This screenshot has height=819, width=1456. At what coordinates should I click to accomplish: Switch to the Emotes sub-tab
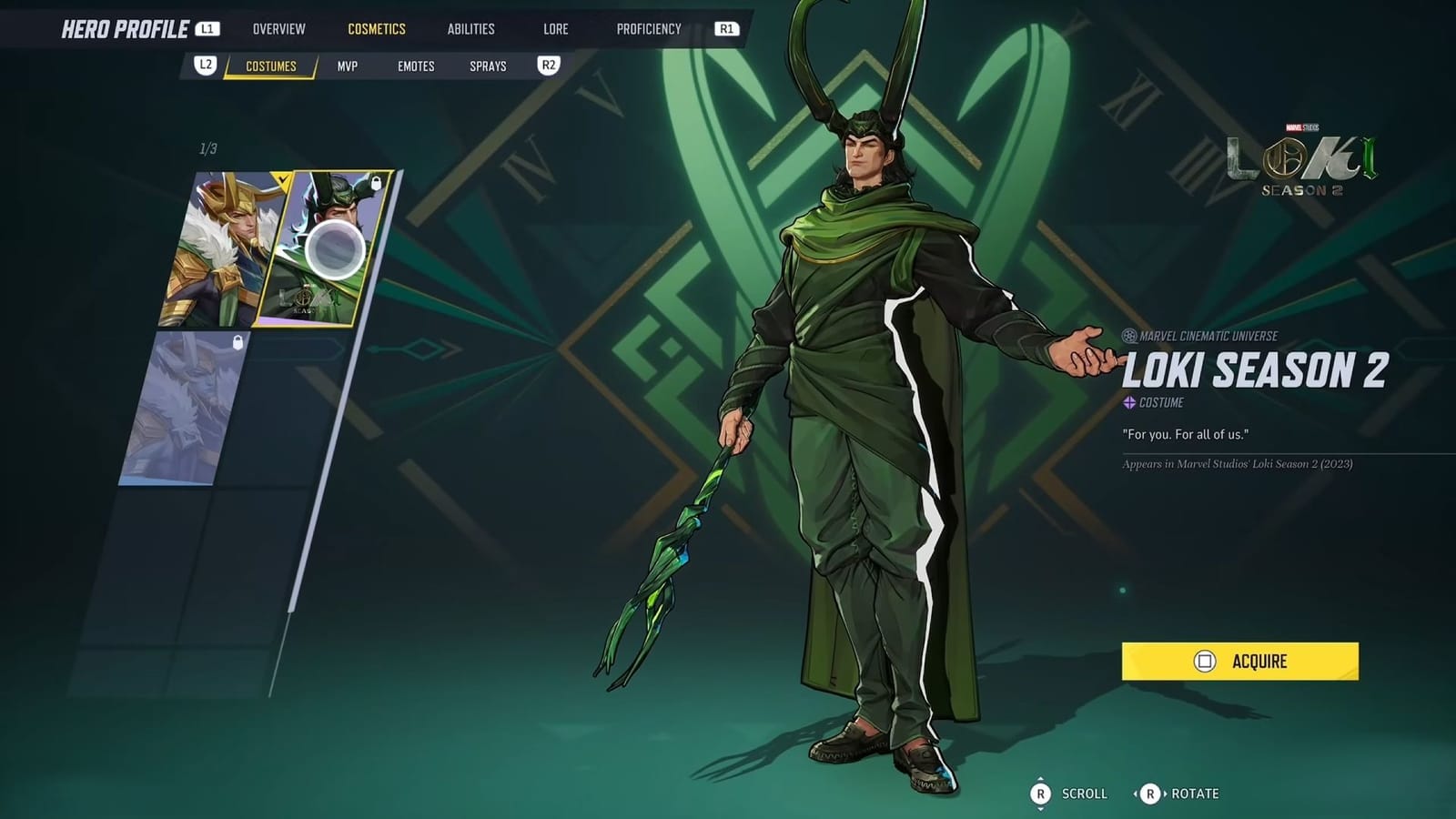[415, 66]
